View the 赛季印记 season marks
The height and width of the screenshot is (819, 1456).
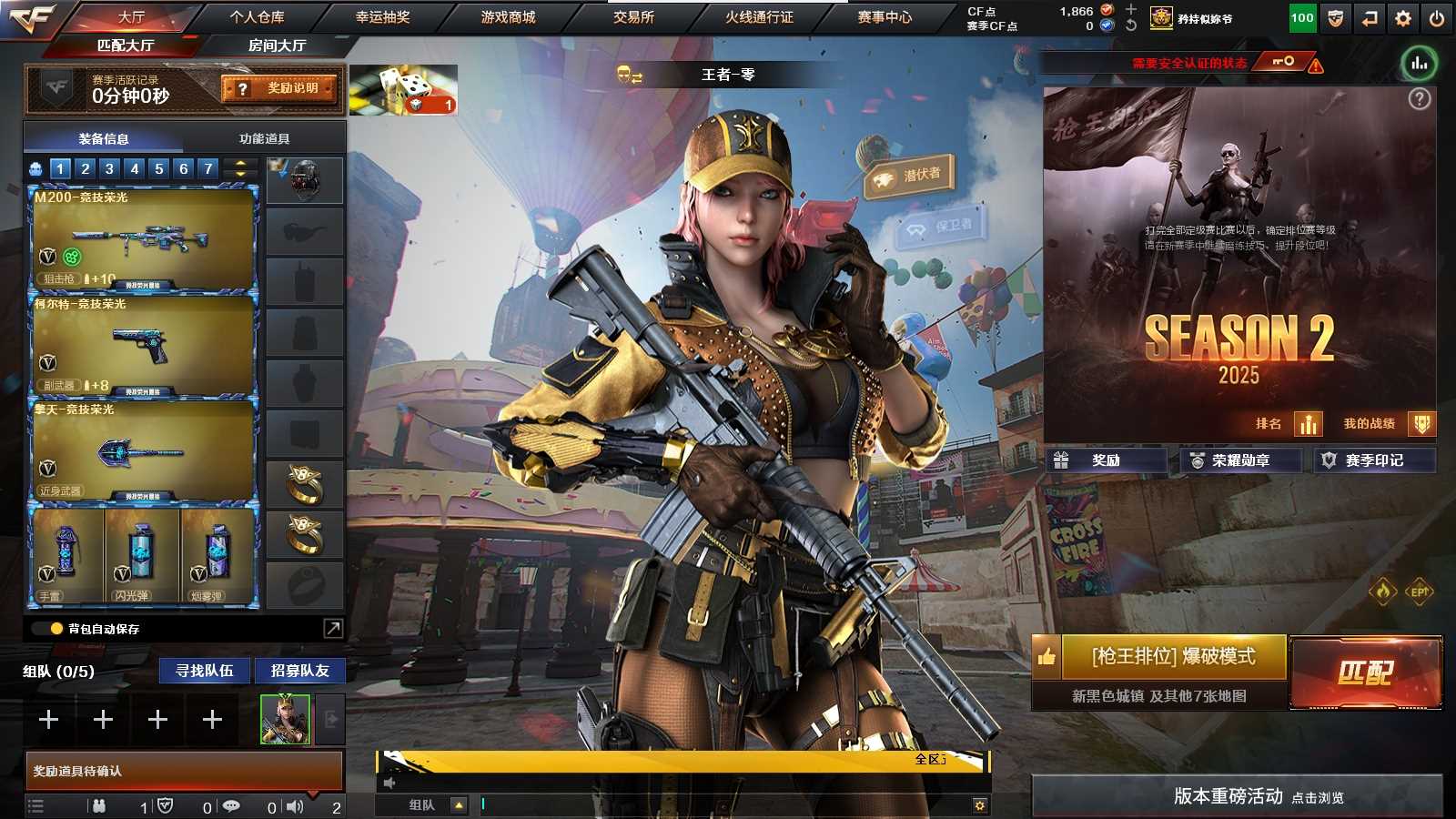coord(1374,460)
